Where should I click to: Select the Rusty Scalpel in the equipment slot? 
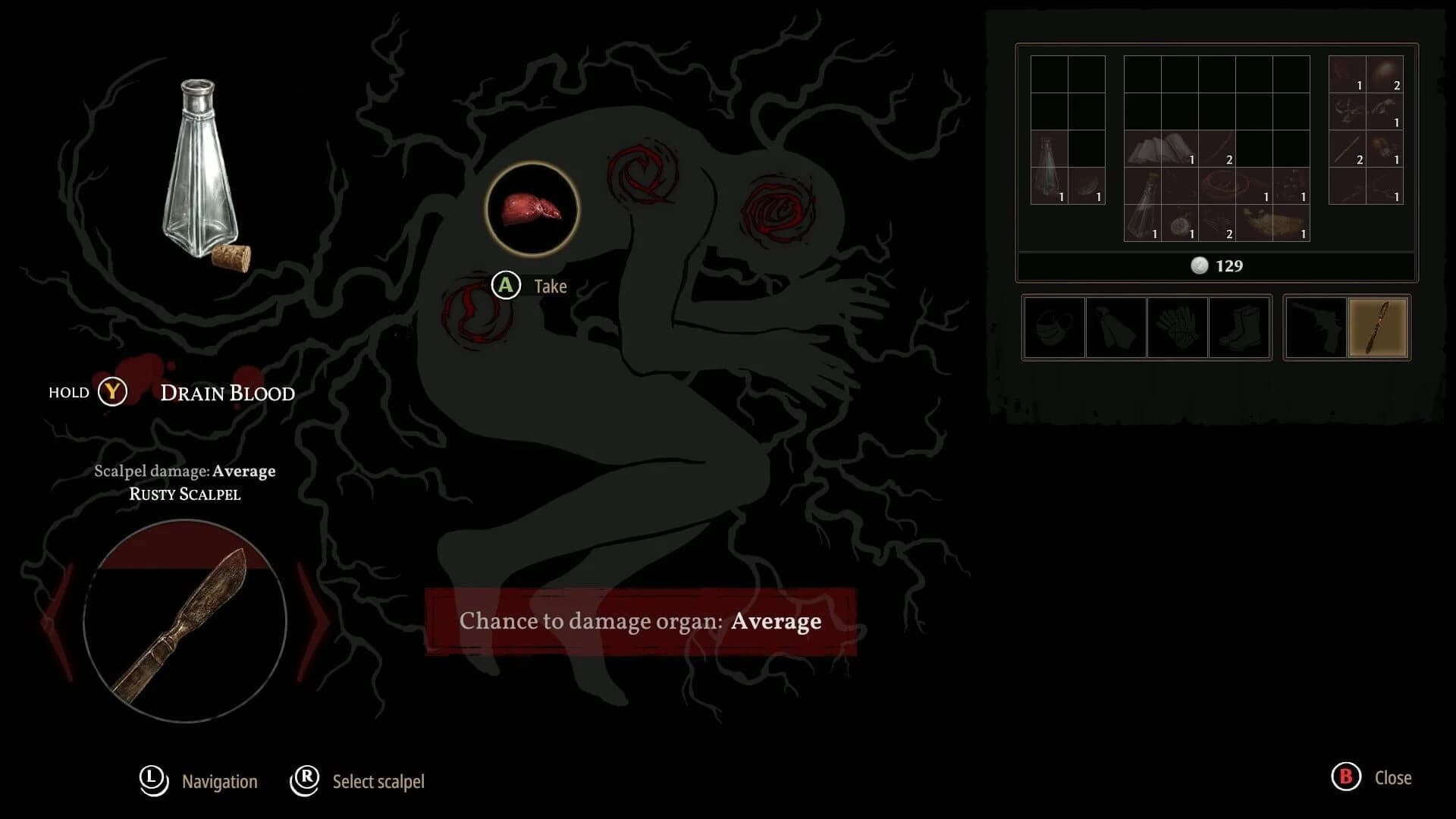click(x=1379, y=328)
